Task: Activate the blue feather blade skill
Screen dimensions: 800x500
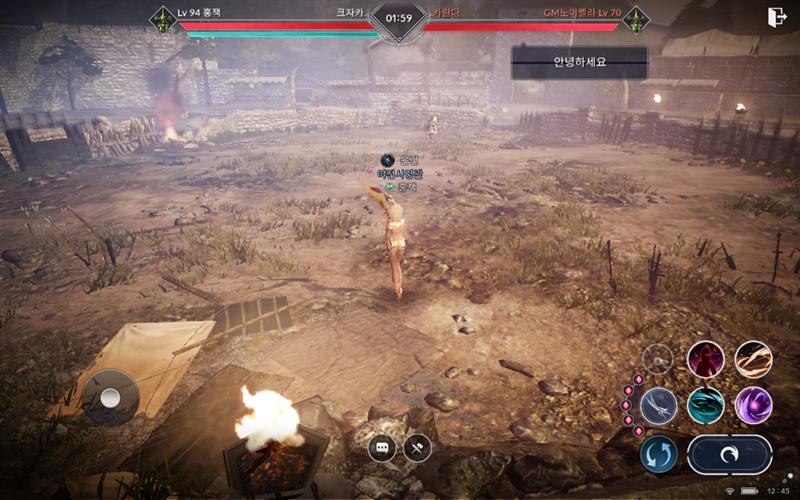Action: click(660, 405)
